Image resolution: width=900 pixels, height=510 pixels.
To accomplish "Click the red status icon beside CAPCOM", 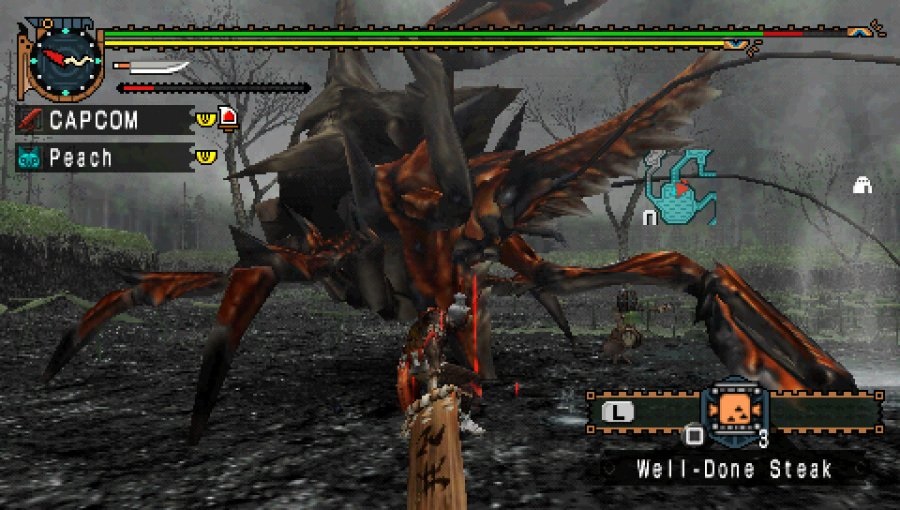I will coord(229,119).
